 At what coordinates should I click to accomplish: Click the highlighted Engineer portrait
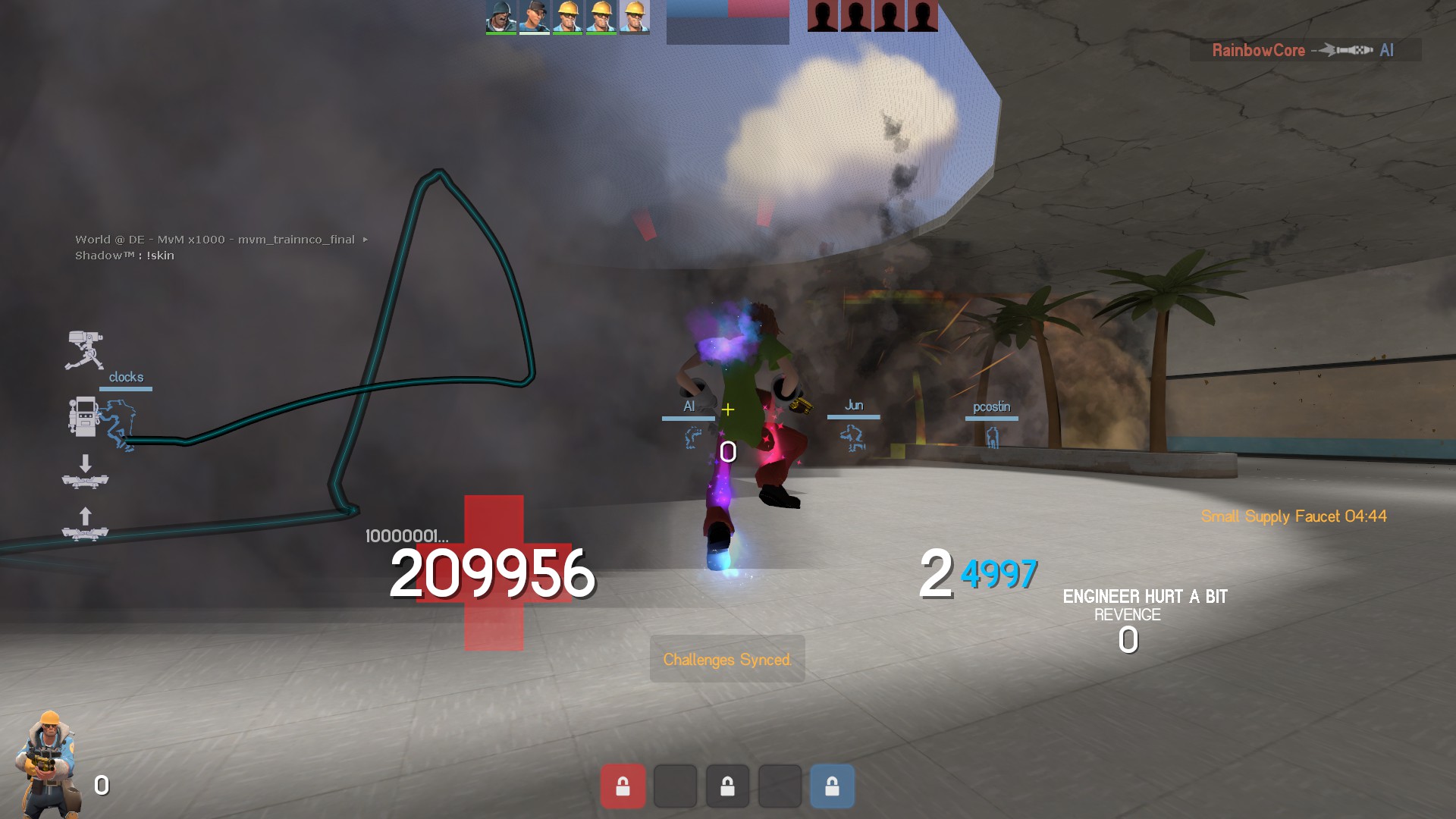point(635,17)
